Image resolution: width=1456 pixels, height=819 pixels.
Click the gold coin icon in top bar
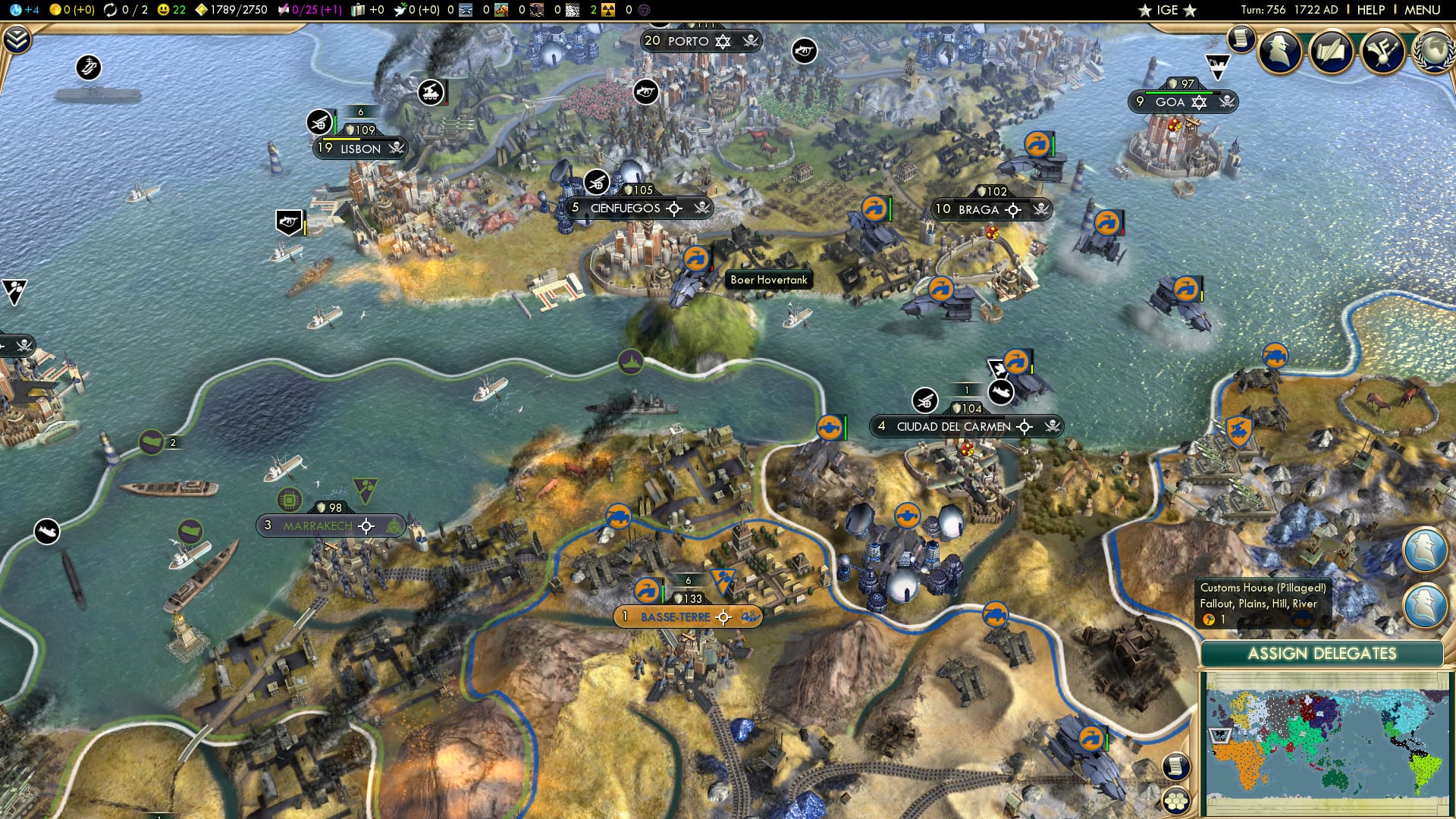tap(55, 11)
